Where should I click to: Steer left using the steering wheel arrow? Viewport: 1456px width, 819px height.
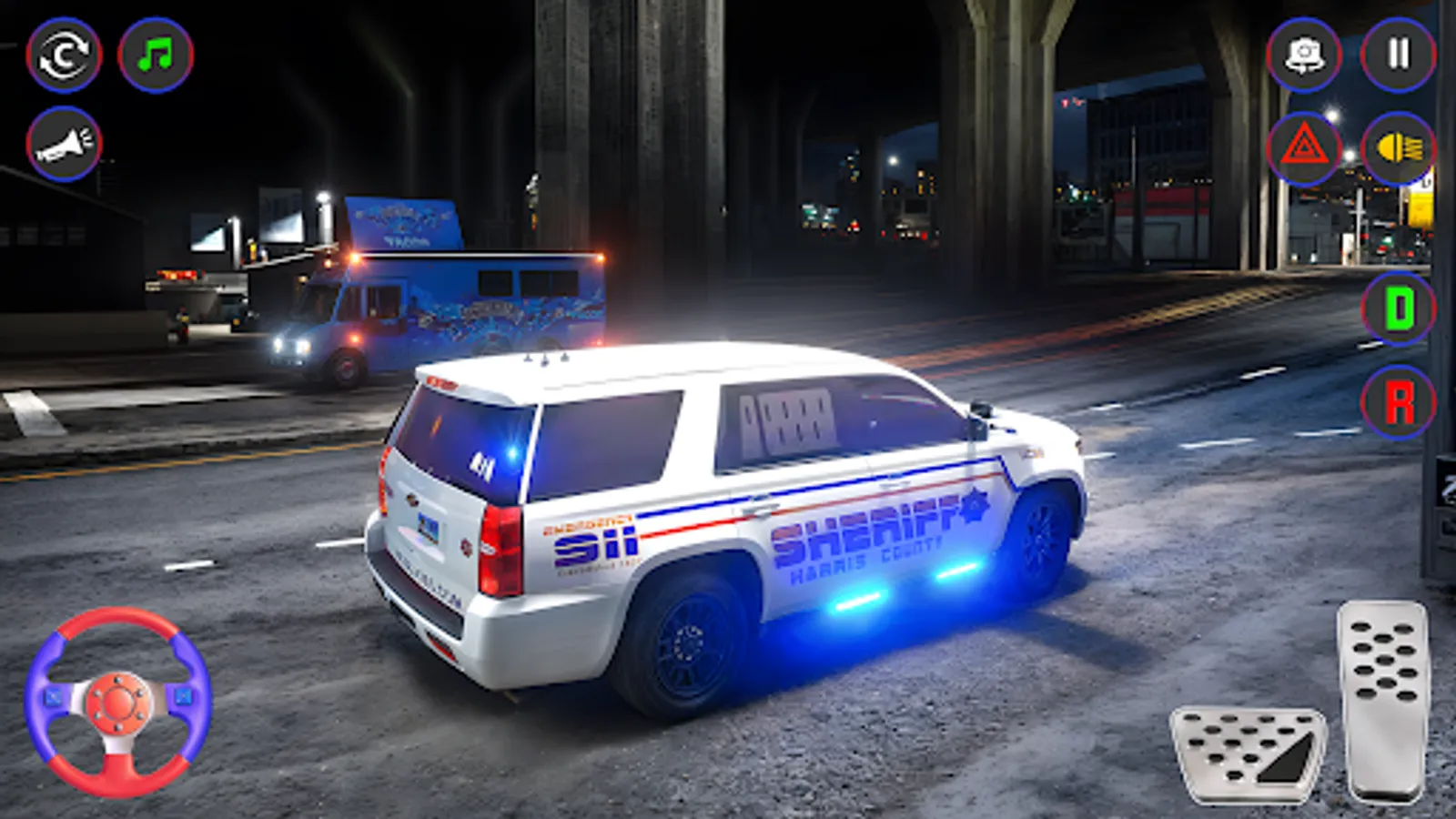(x=53, y=697)
